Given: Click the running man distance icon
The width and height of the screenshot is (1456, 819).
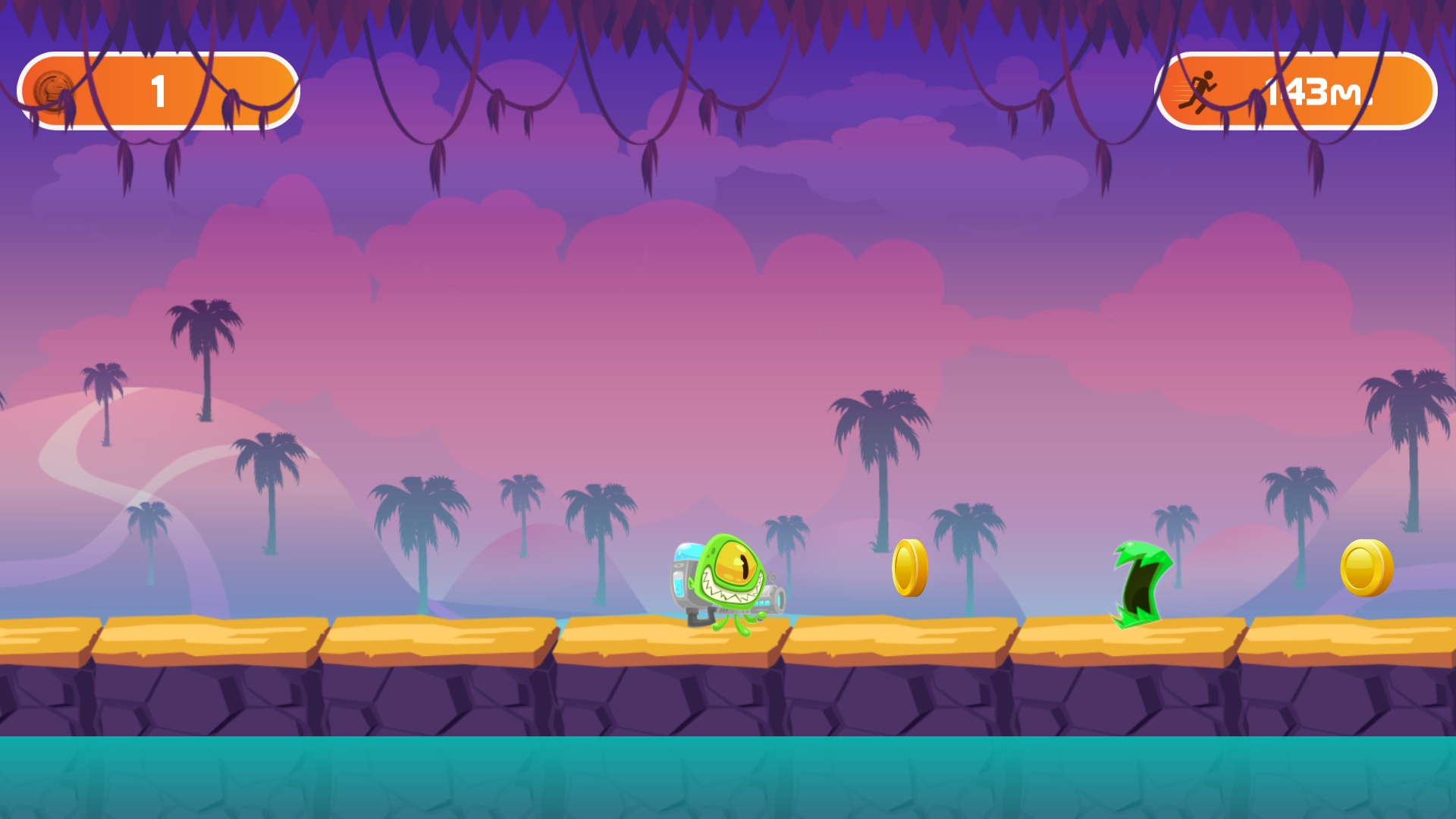Looking at the screenshot, I should 1200,89.
